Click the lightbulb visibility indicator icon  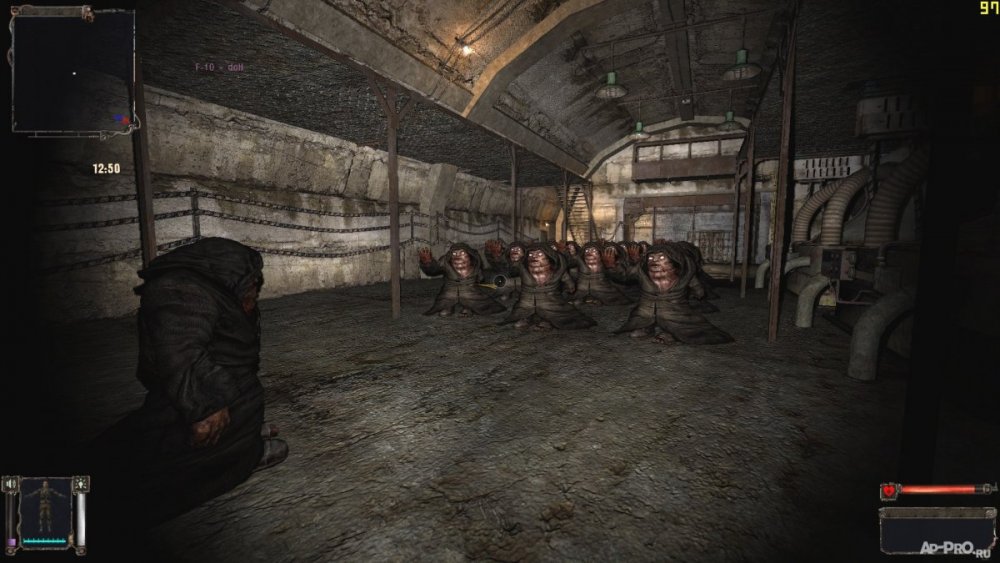(81, 484)
